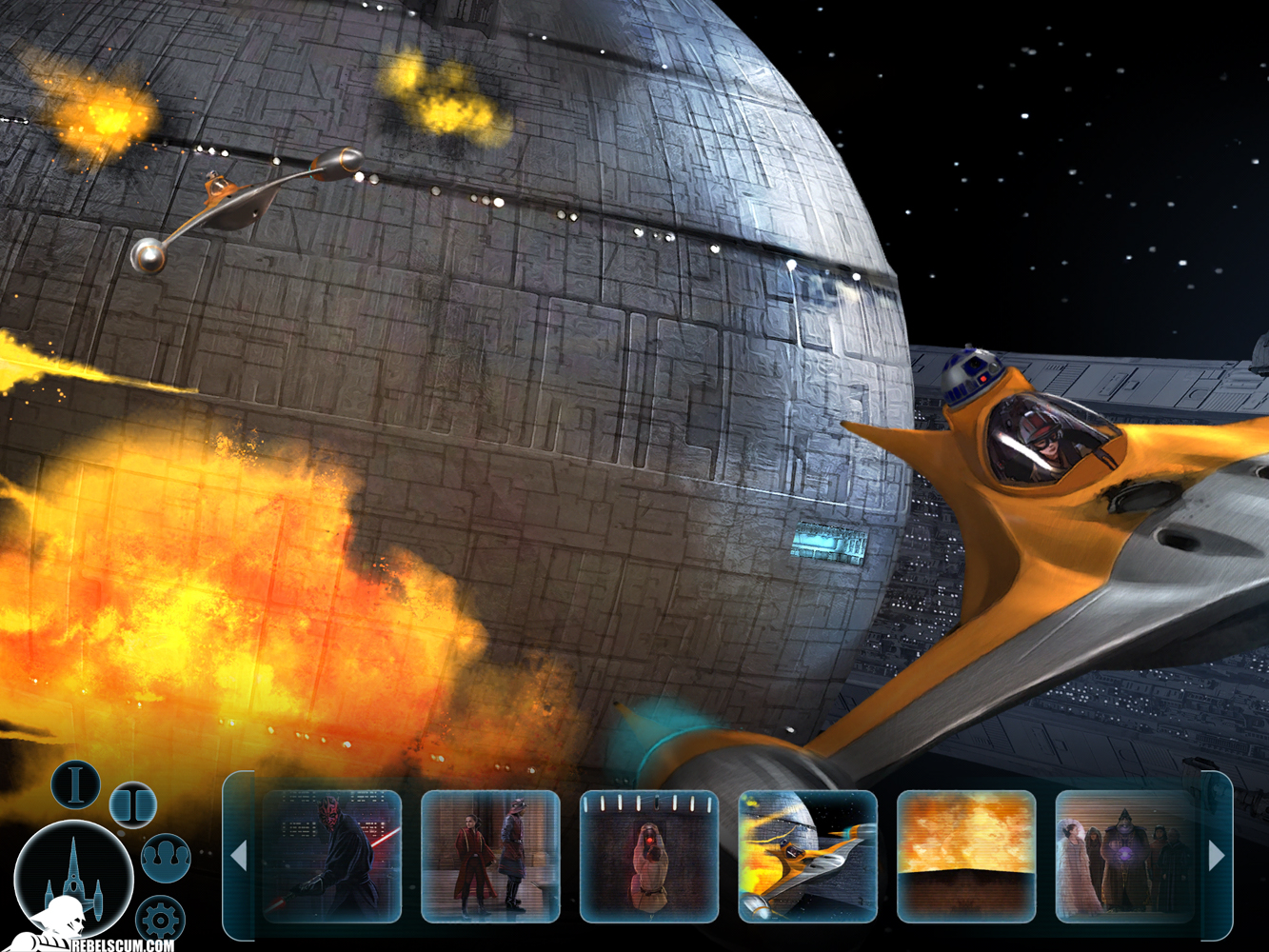The image size is (1269, 952).
Task: Select the yellow starfighter battle thumbnail
Action: (x=807, y=857)
